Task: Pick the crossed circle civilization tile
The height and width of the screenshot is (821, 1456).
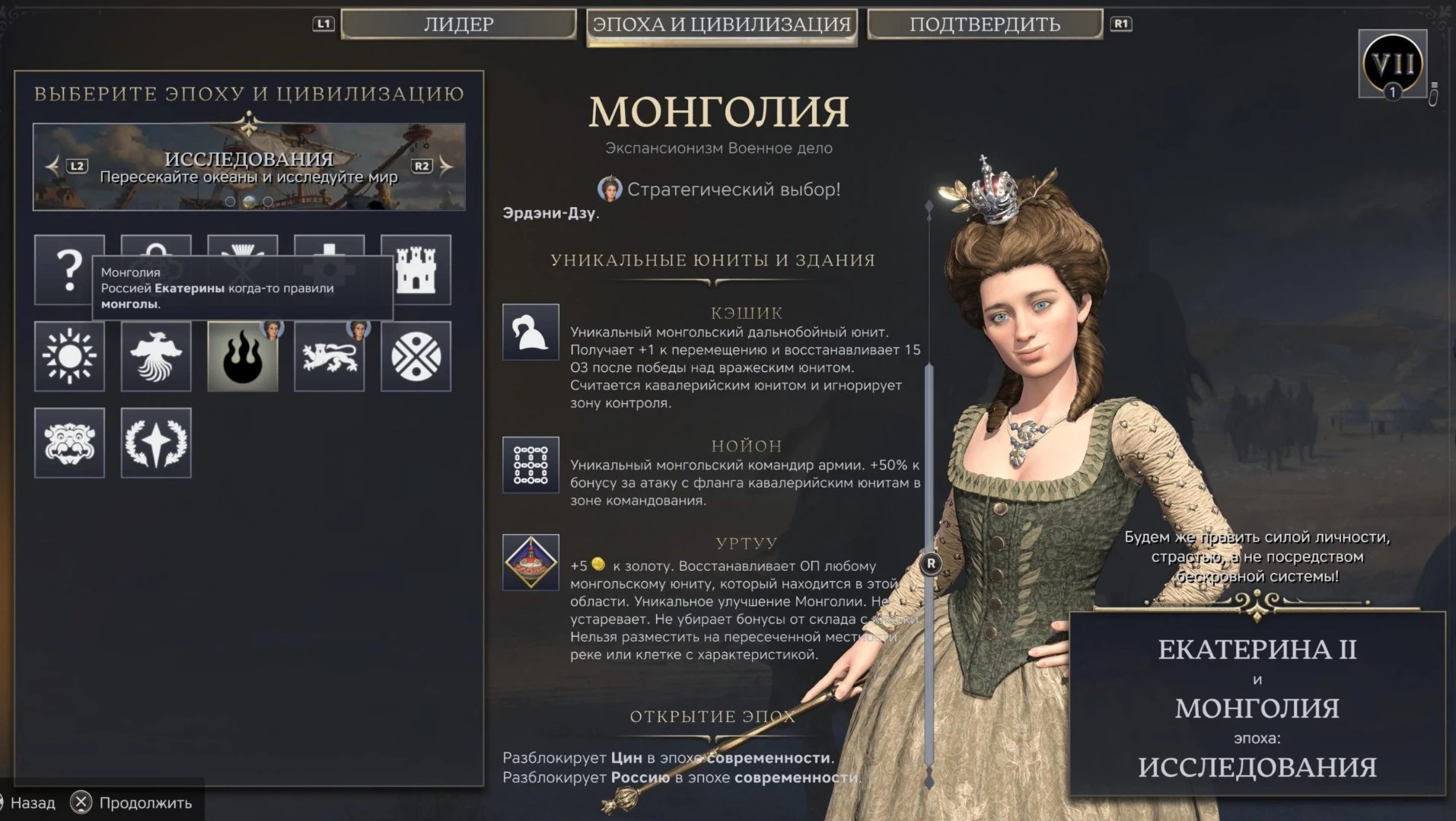Action: click(x=416, y=356)
